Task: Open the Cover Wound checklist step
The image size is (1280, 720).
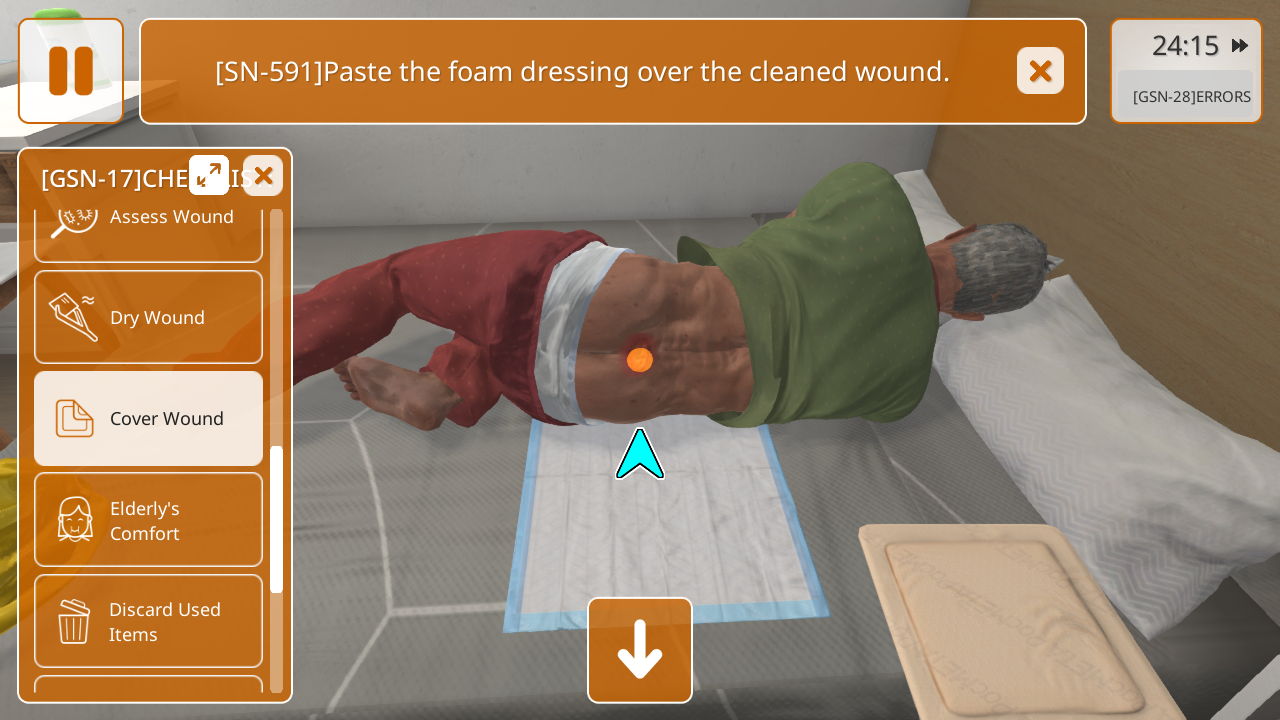Action: pos(148,418)
